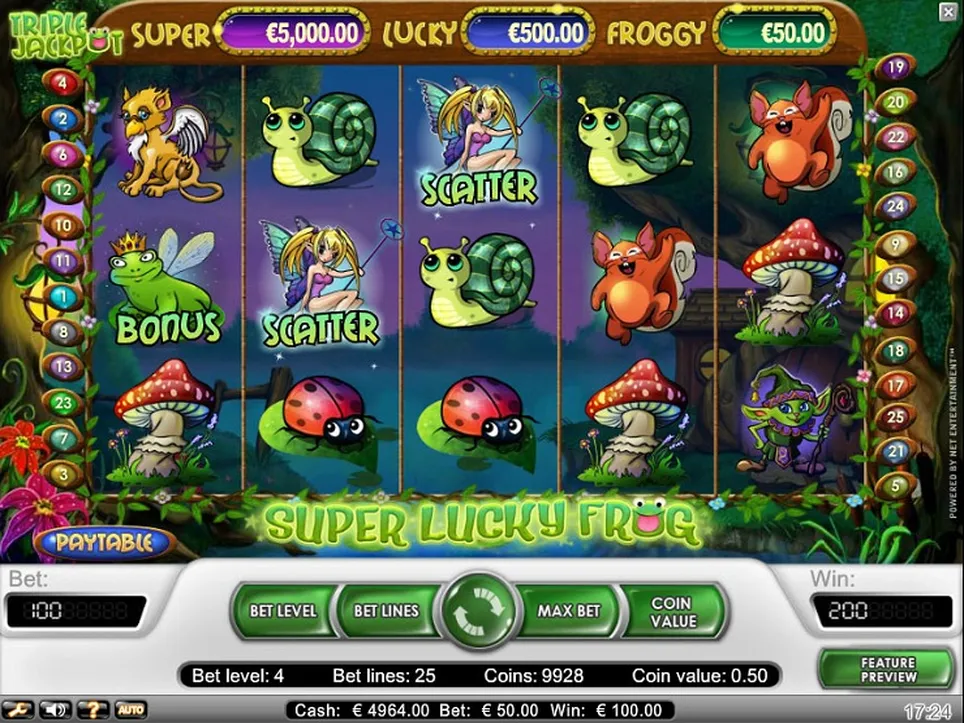Open the Feature Preview
This screenshot has width=964, height=723.
tap(887, 670)
